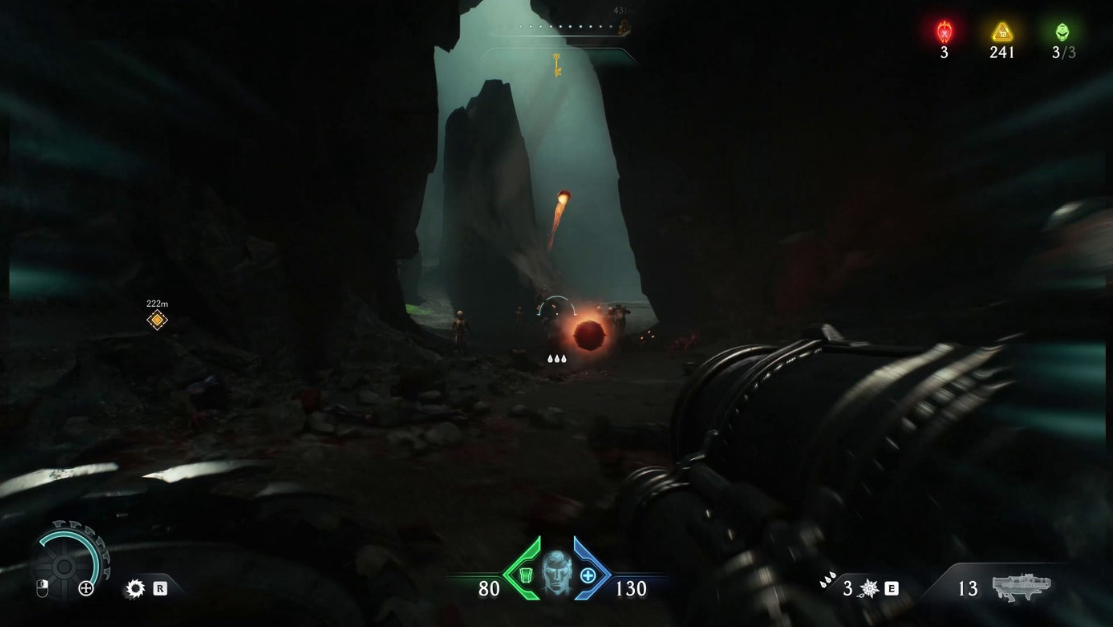Viewport: 1113px width, 627px height.
Task: Select the green armor icon
Action: coord(526,575)
